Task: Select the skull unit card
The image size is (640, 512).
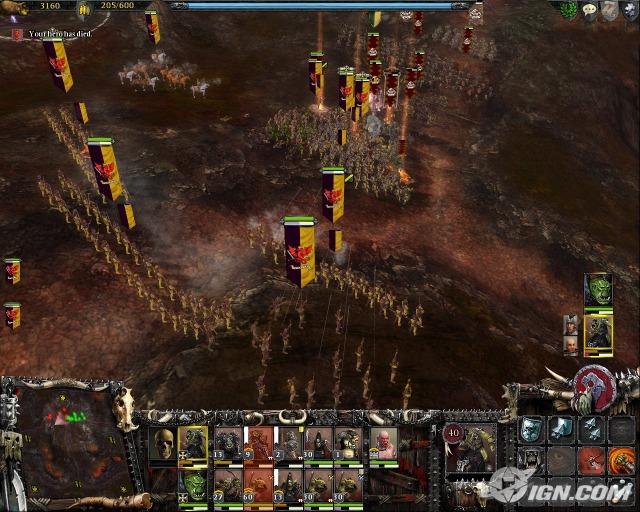Action: point(163,443)
